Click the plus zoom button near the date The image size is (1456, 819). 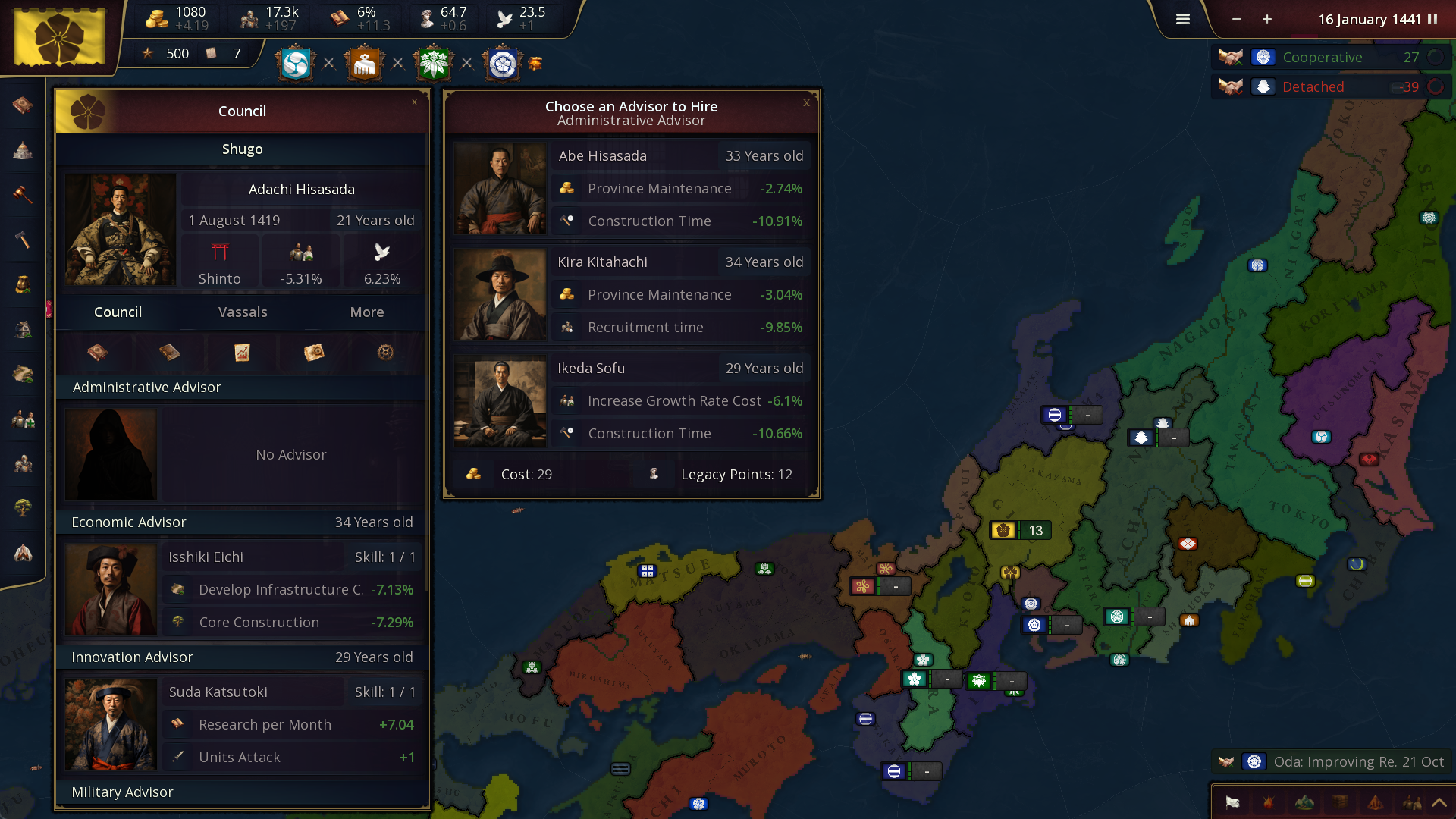pos(1266,19)
